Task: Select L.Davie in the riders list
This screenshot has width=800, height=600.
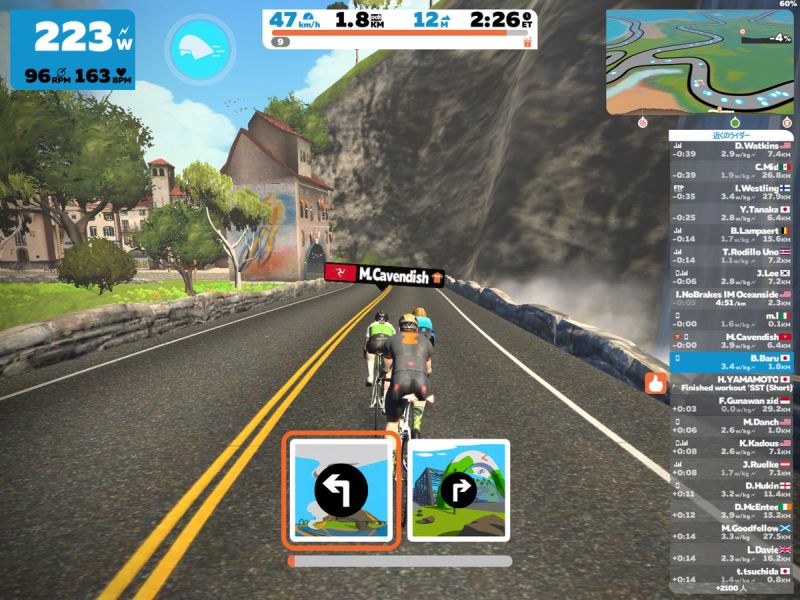Action: coord(732,554)
